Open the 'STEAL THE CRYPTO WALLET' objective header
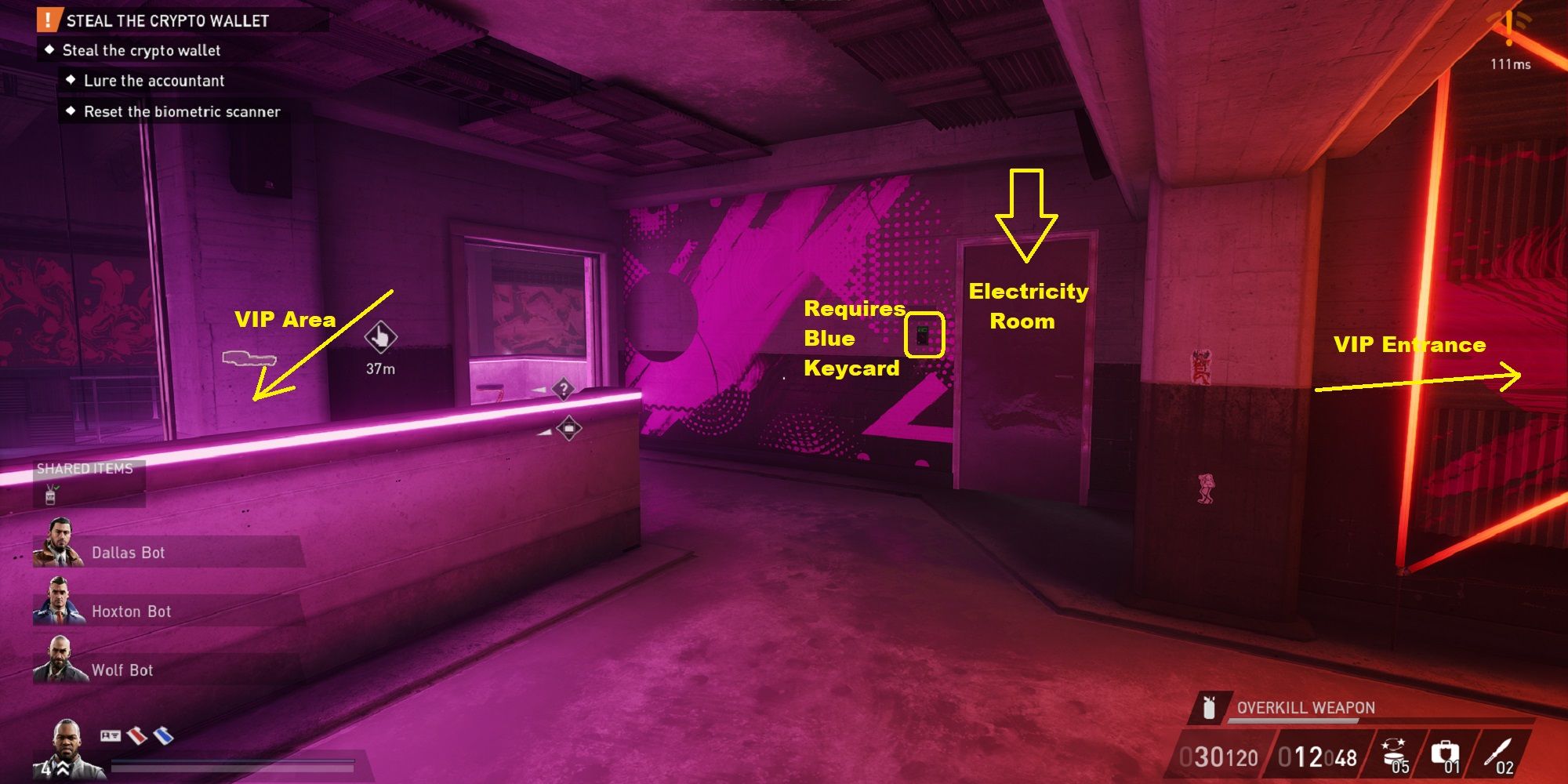Image resolution: width=1568 pixels, height=784 pixels. (165, 21)
